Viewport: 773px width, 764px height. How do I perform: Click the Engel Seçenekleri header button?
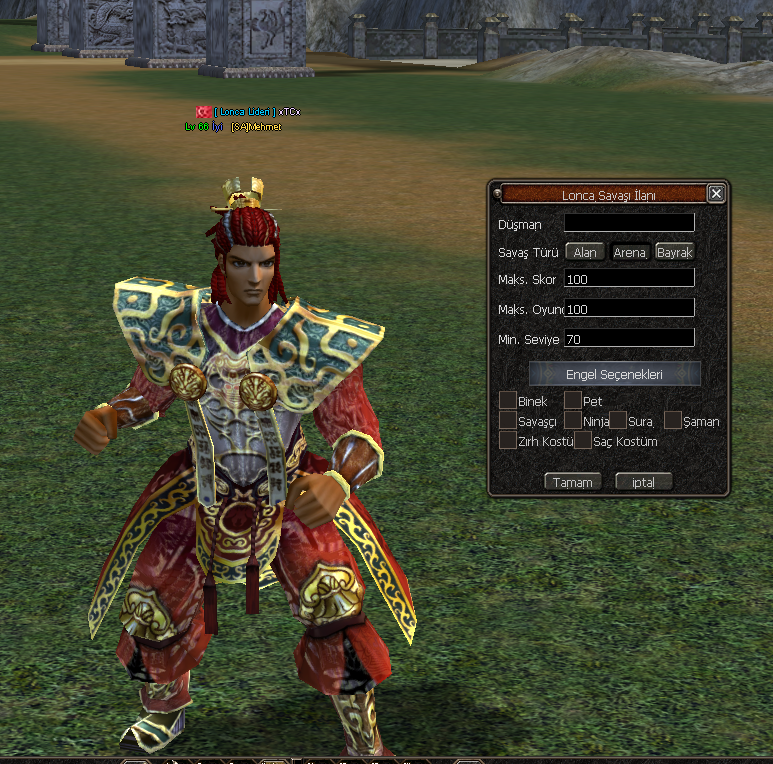click(614, 374)
